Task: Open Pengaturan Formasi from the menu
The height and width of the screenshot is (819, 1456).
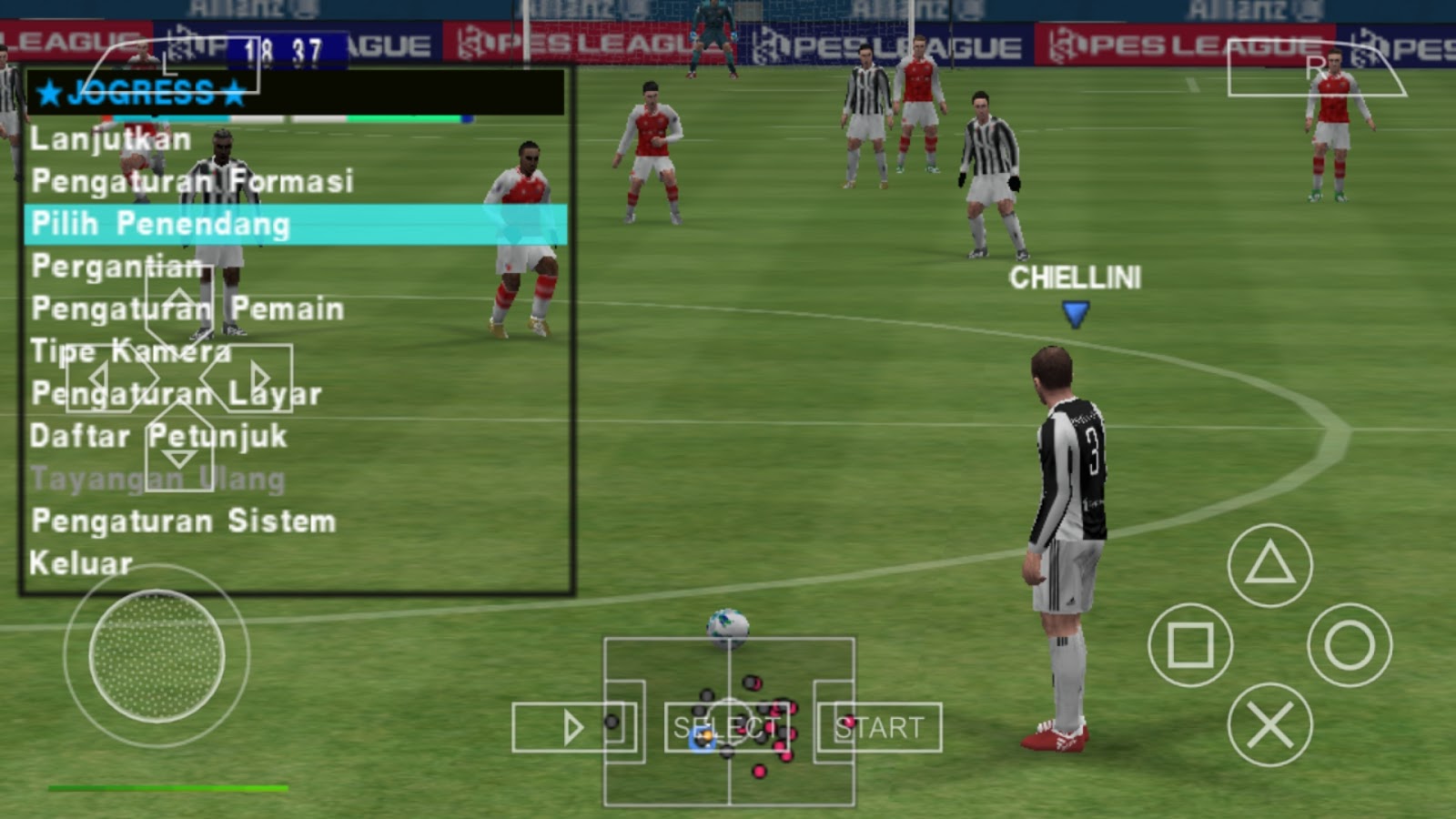Action: (194, 181)
